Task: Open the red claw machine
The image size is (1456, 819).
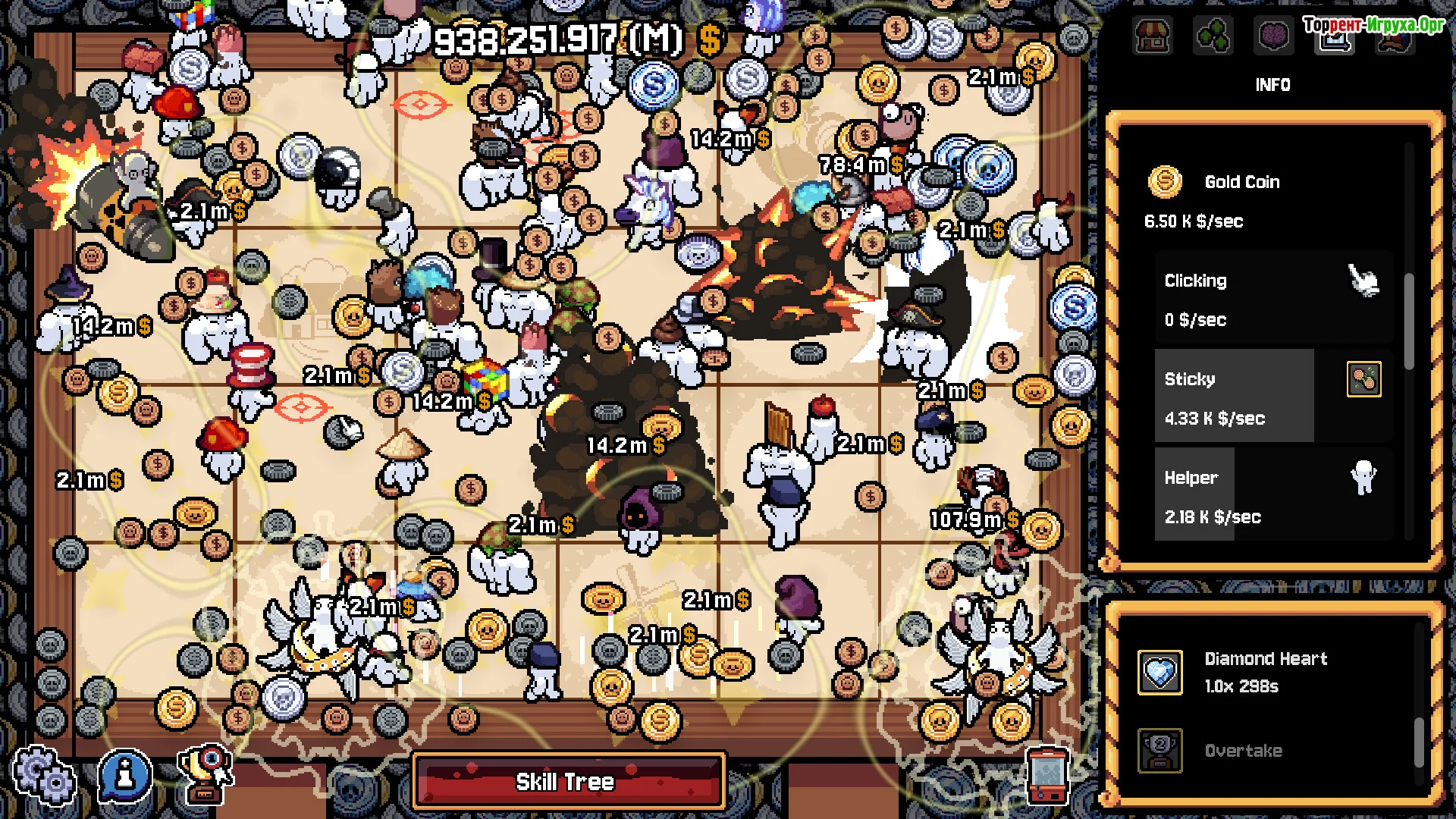Action: [x=1047, y=775]
